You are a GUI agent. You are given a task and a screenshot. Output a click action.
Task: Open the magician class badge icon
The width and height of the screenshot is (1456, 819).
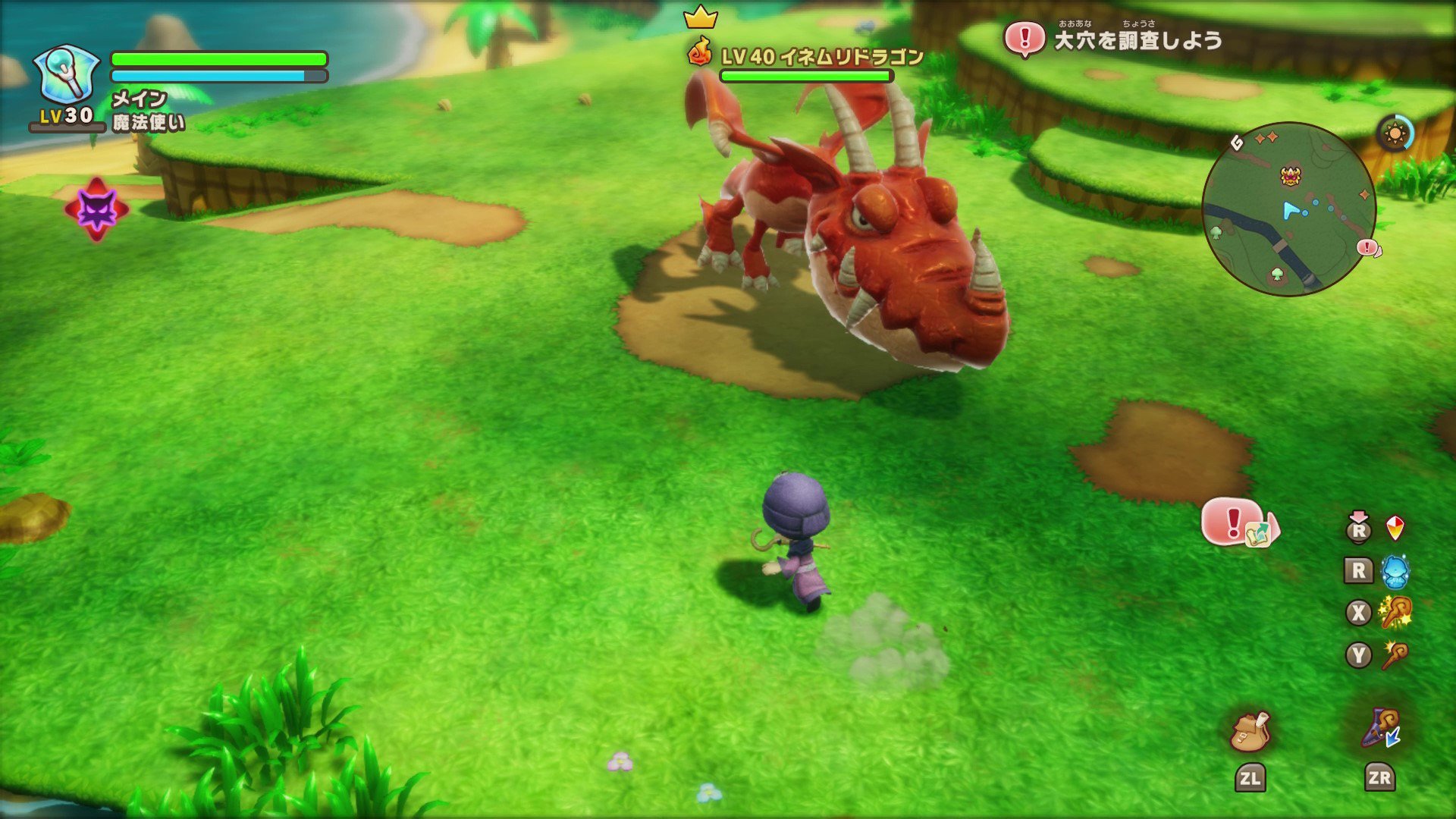pos(67,74)
